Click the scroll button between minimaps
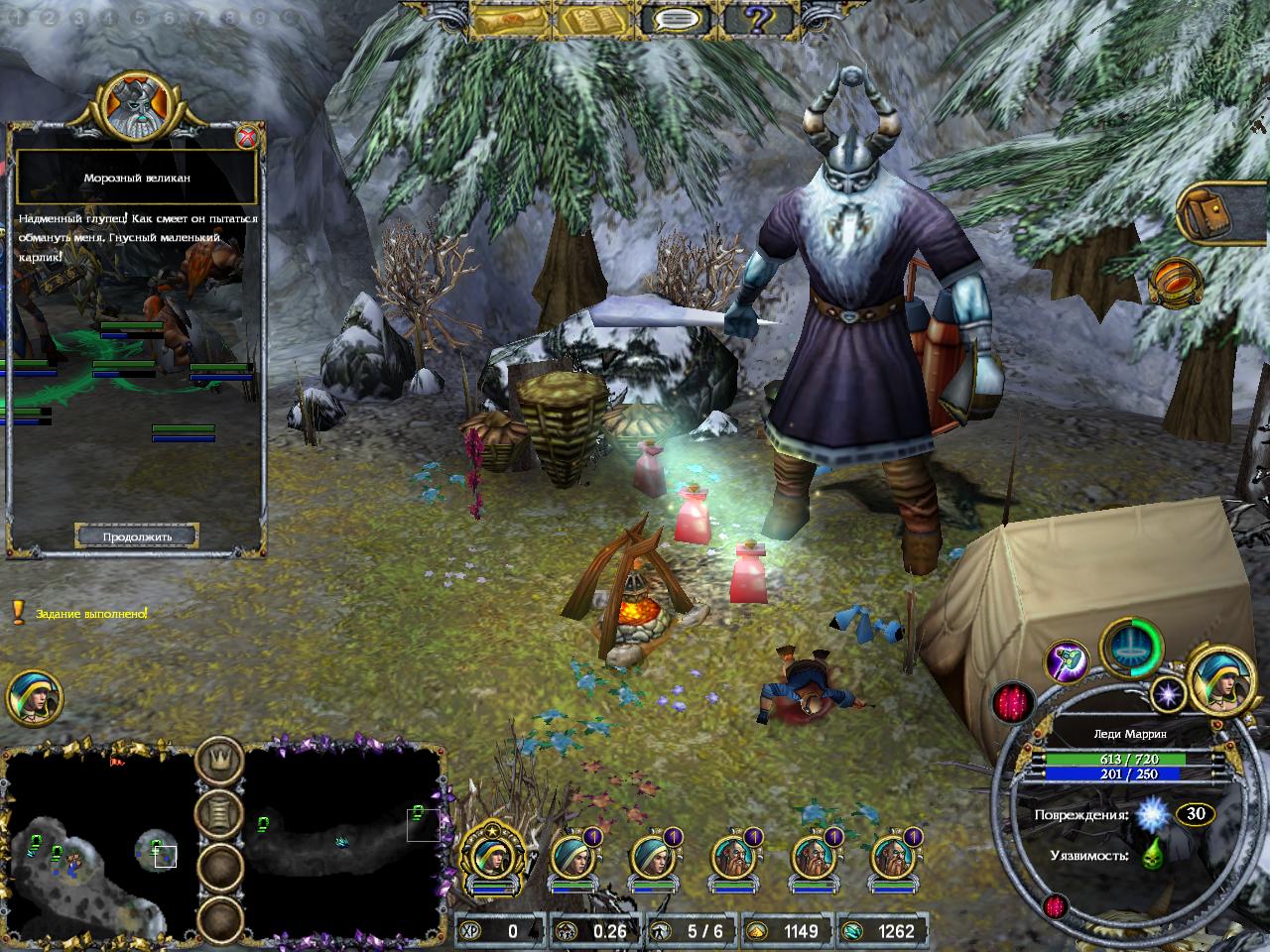1270x952 pixels. click(220, 813)
